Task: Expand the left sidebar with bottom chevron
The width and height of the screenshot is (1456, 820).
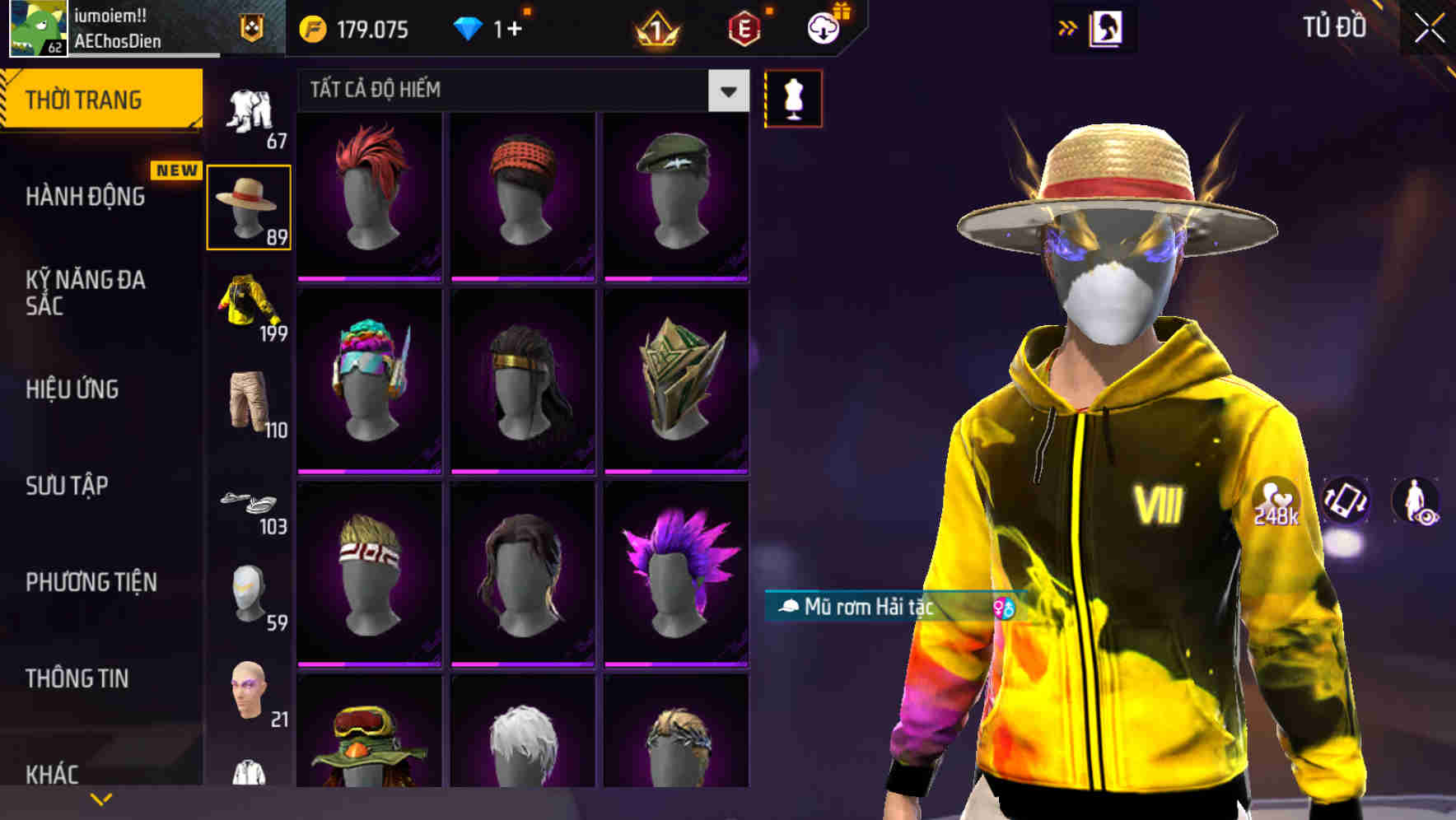Action: (101, 798)
